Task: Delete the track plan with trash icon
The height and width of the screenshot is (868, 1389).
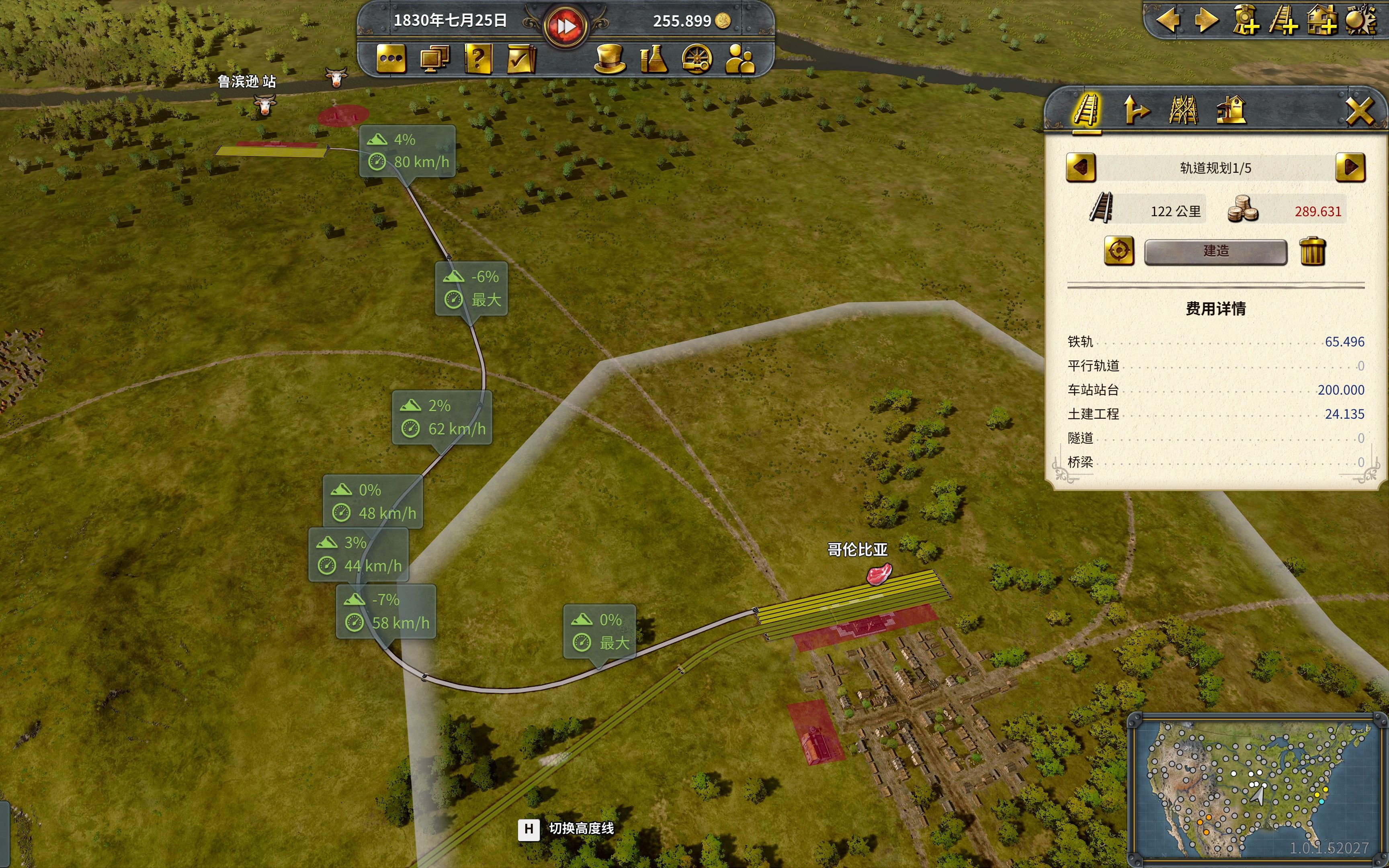Action: (x=1312, y=252)
